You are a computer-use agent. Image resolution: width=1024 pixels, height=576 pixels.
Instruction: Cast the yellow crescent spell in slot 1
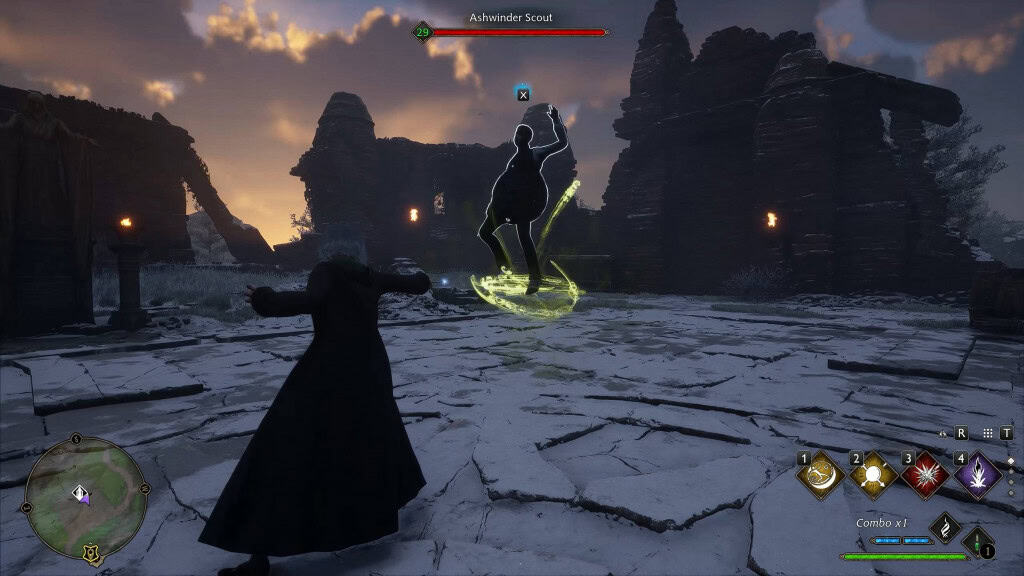(x=822, y=475)
